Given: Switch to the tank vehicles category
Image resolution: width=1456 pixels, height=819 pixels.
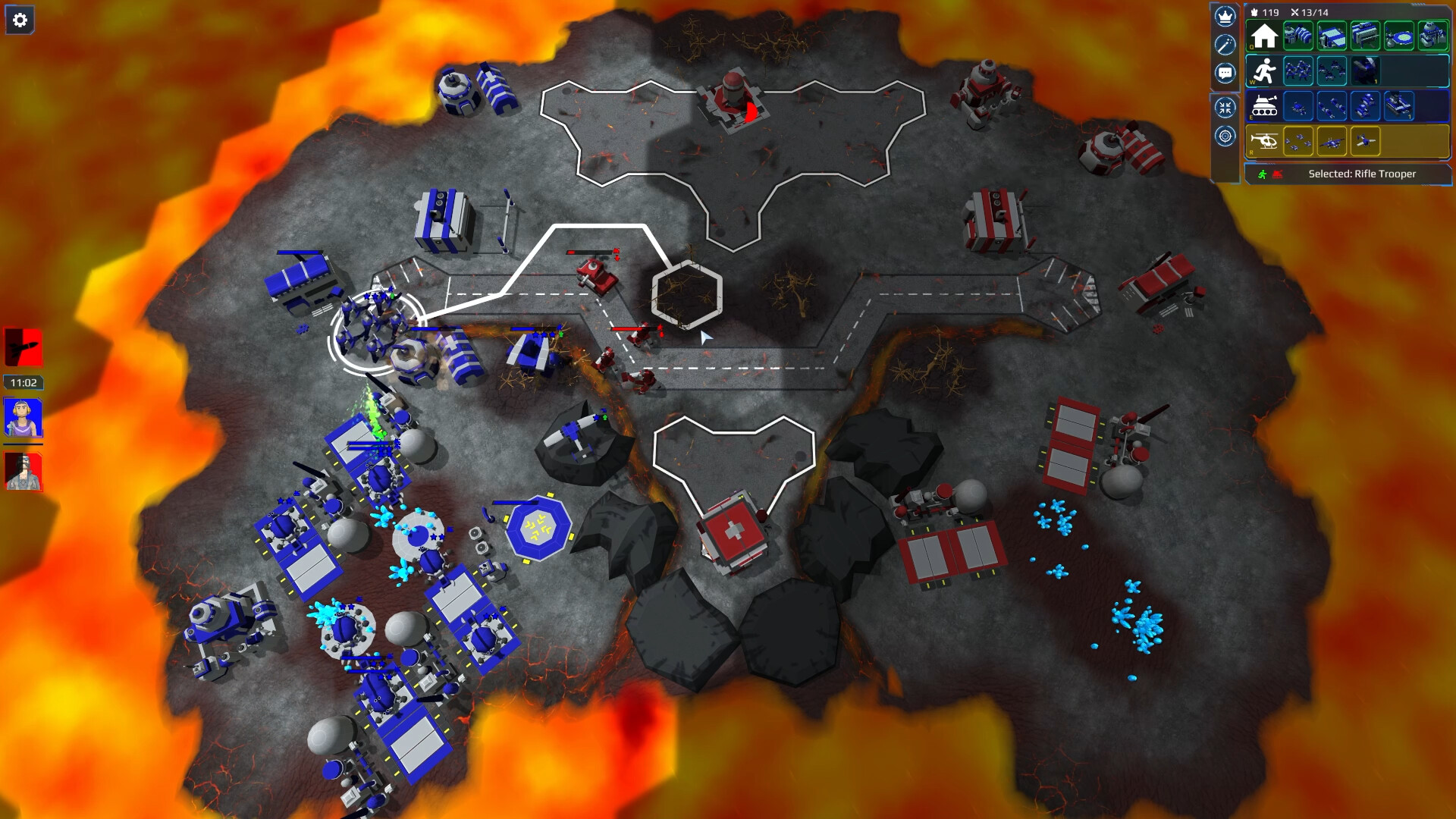Looking at the screenshot, I should 1265,106.
